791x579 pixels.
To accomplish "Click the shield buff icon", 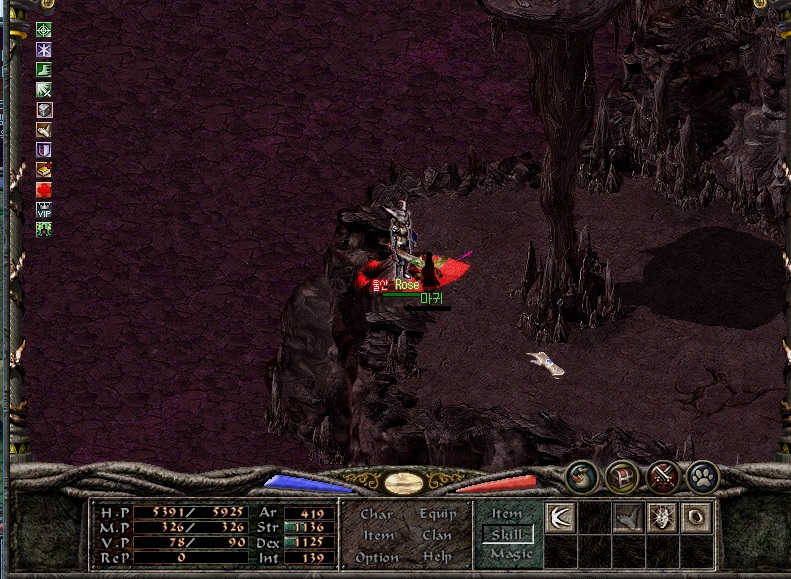I will pyautogui.click(x=44, y=150).
